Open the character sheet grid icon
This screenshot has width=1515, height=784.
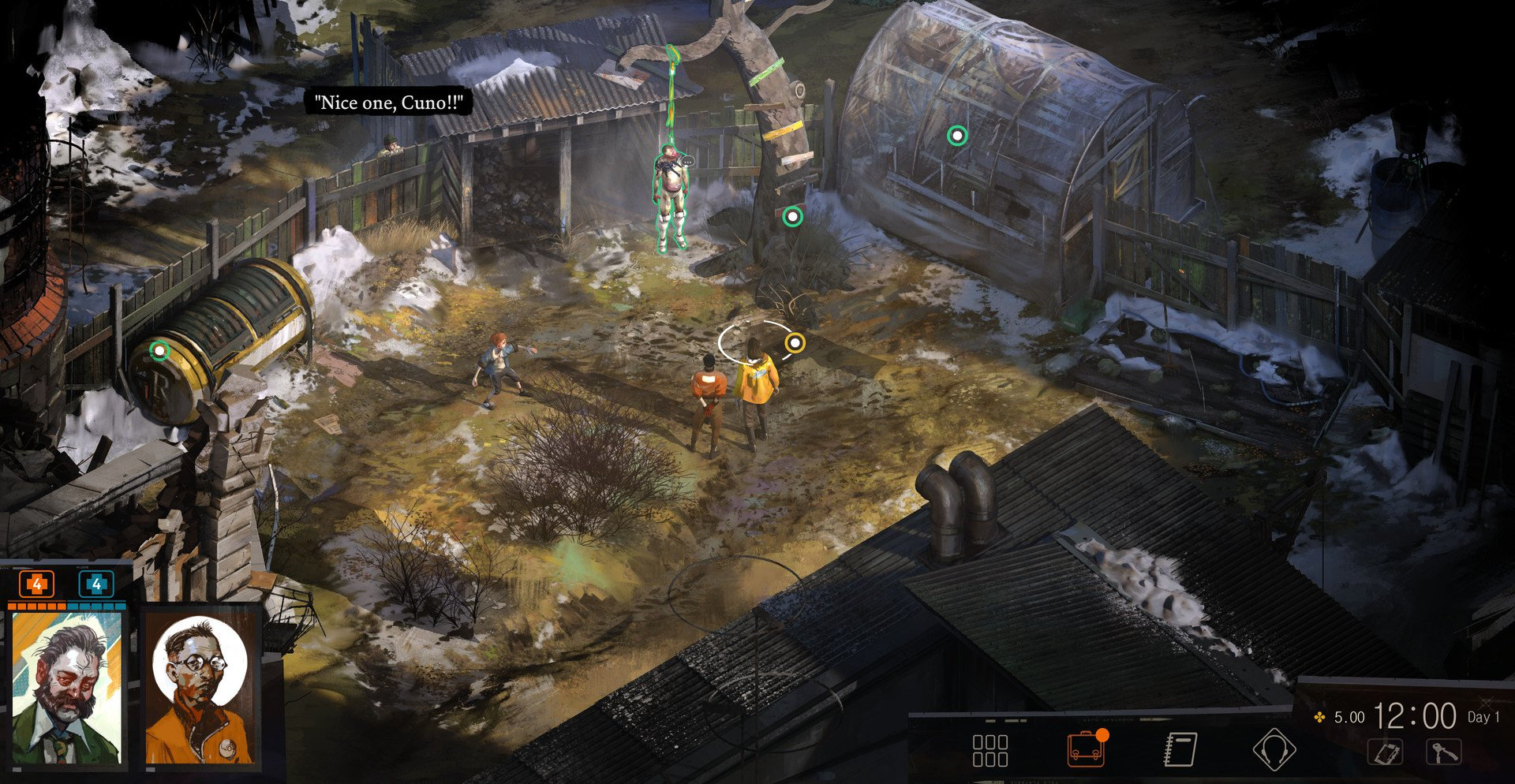(989, 750)
